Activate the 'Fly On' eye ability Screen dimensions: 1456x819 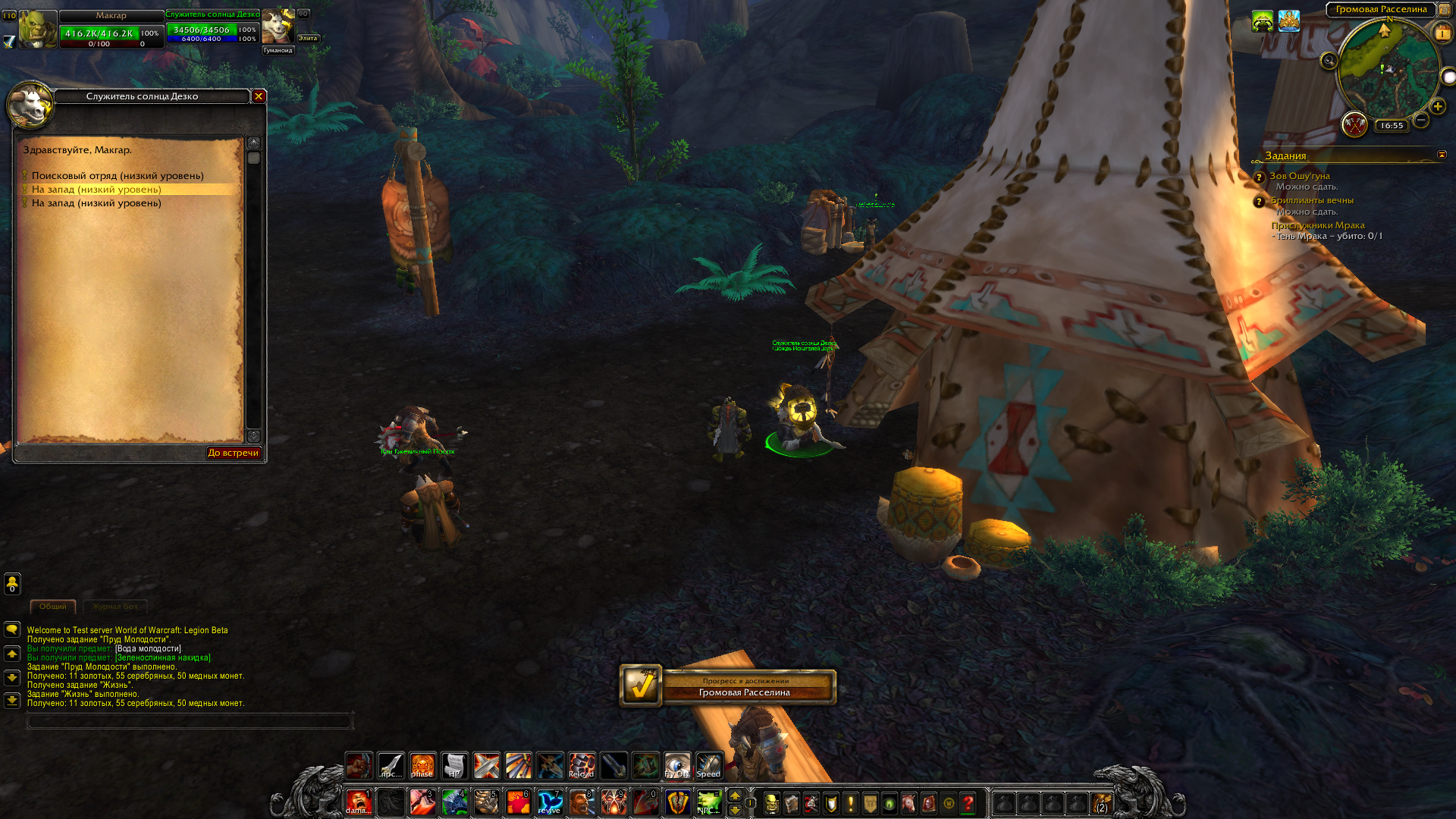(x=677, y=766)
